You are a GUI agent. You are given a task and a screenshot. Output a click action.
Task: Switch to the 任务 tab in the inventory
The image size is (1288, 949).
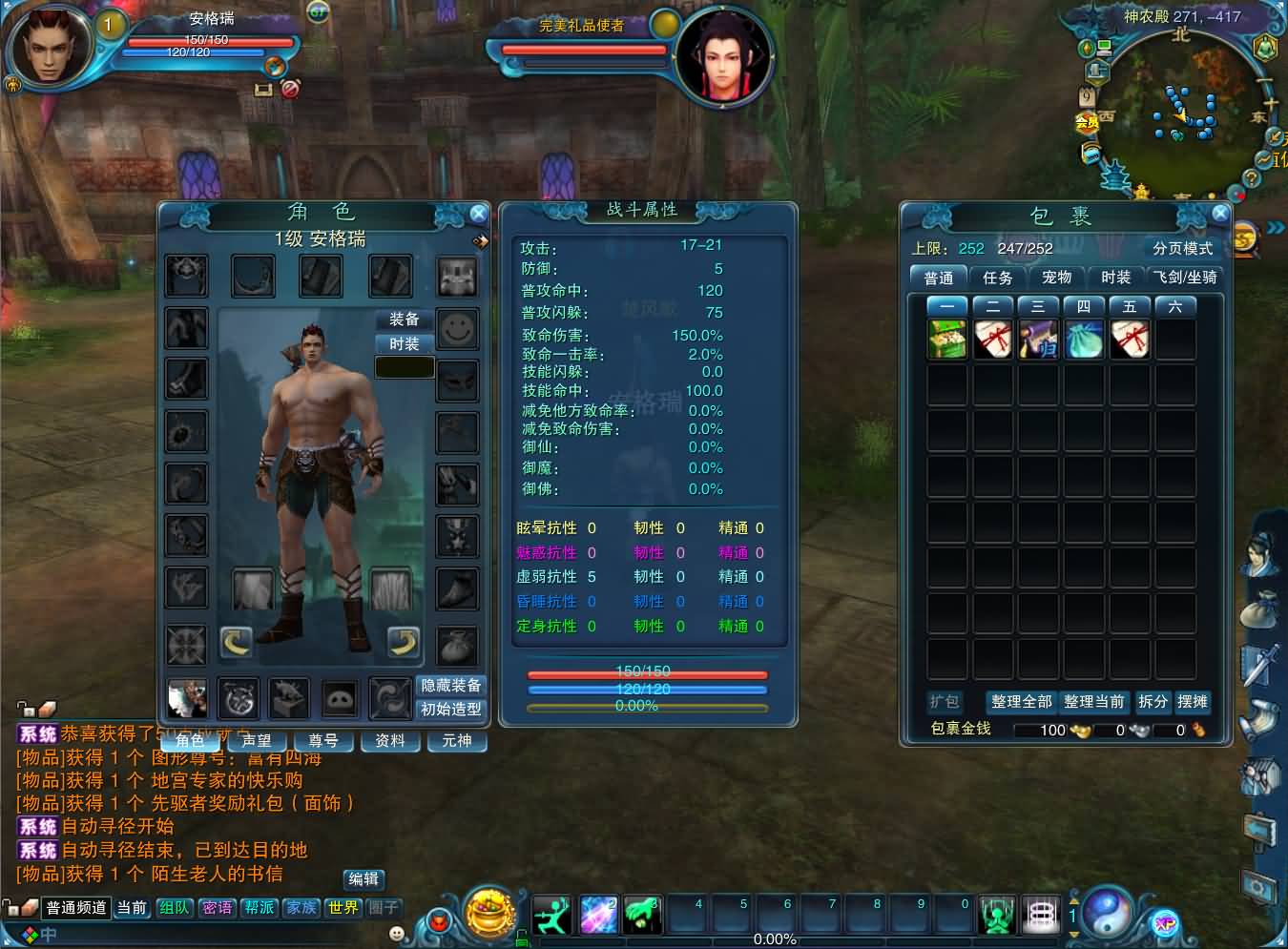(998, 279)
